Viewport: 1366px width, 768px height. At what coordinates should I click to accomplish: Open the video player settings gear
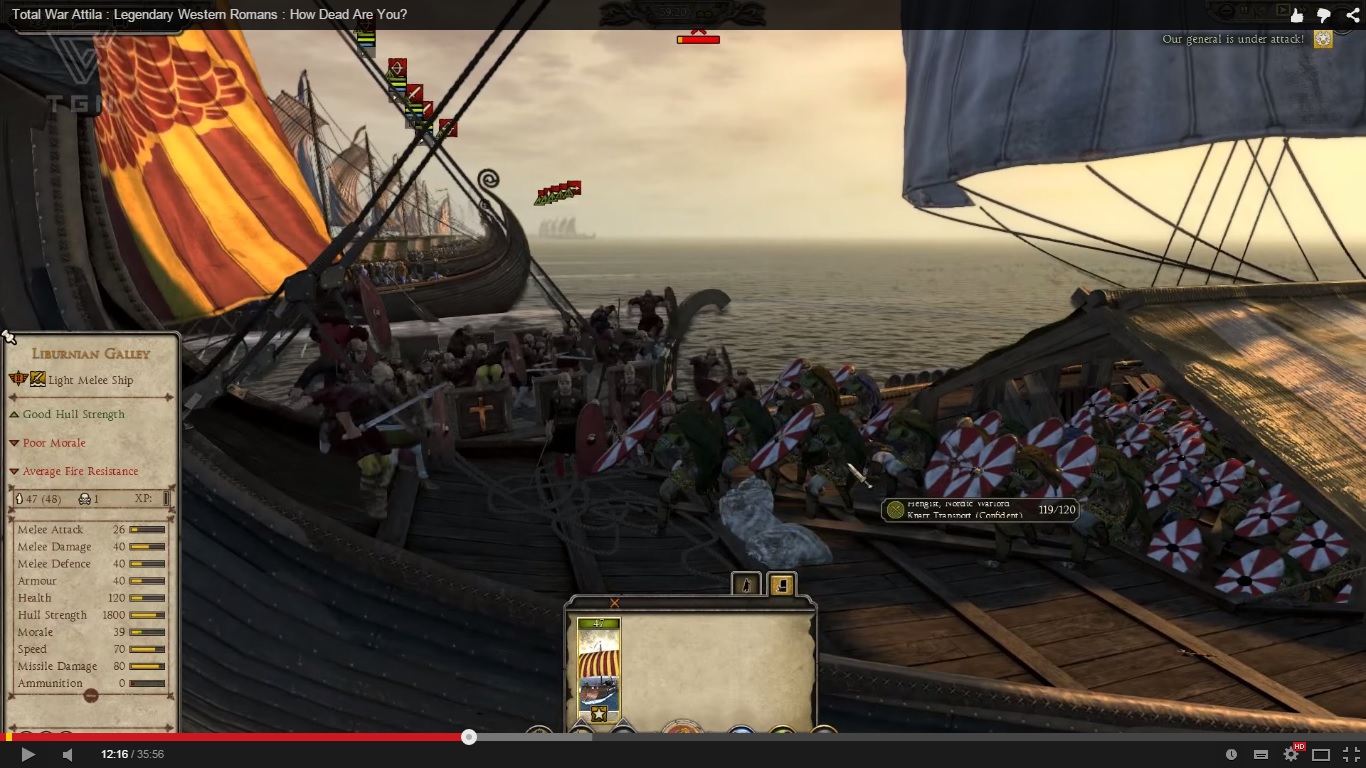pos(1291,754)
